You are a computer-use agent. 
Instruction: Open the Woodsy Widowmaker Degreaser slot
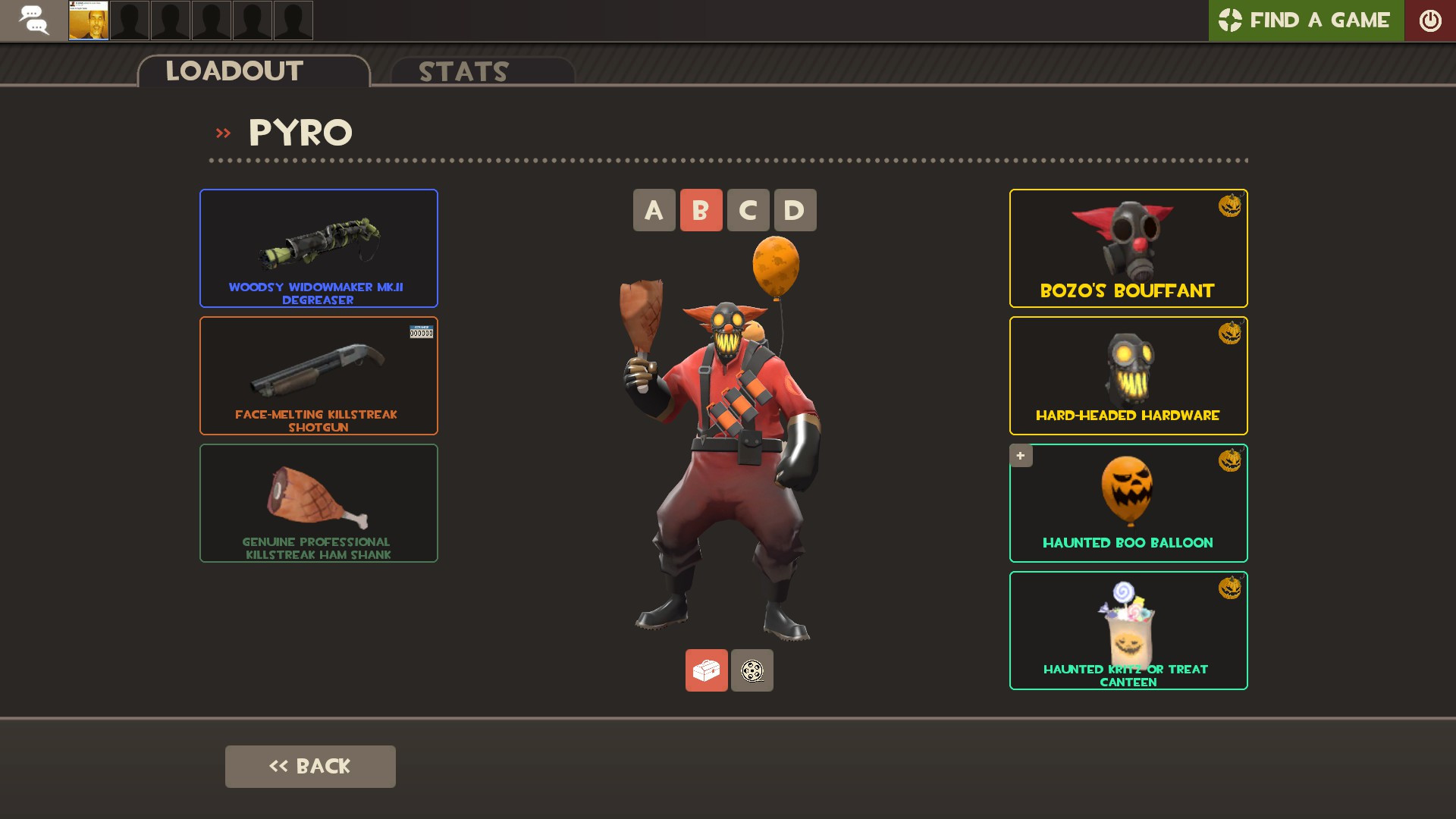pyautogui.click(x=318, y=248)
